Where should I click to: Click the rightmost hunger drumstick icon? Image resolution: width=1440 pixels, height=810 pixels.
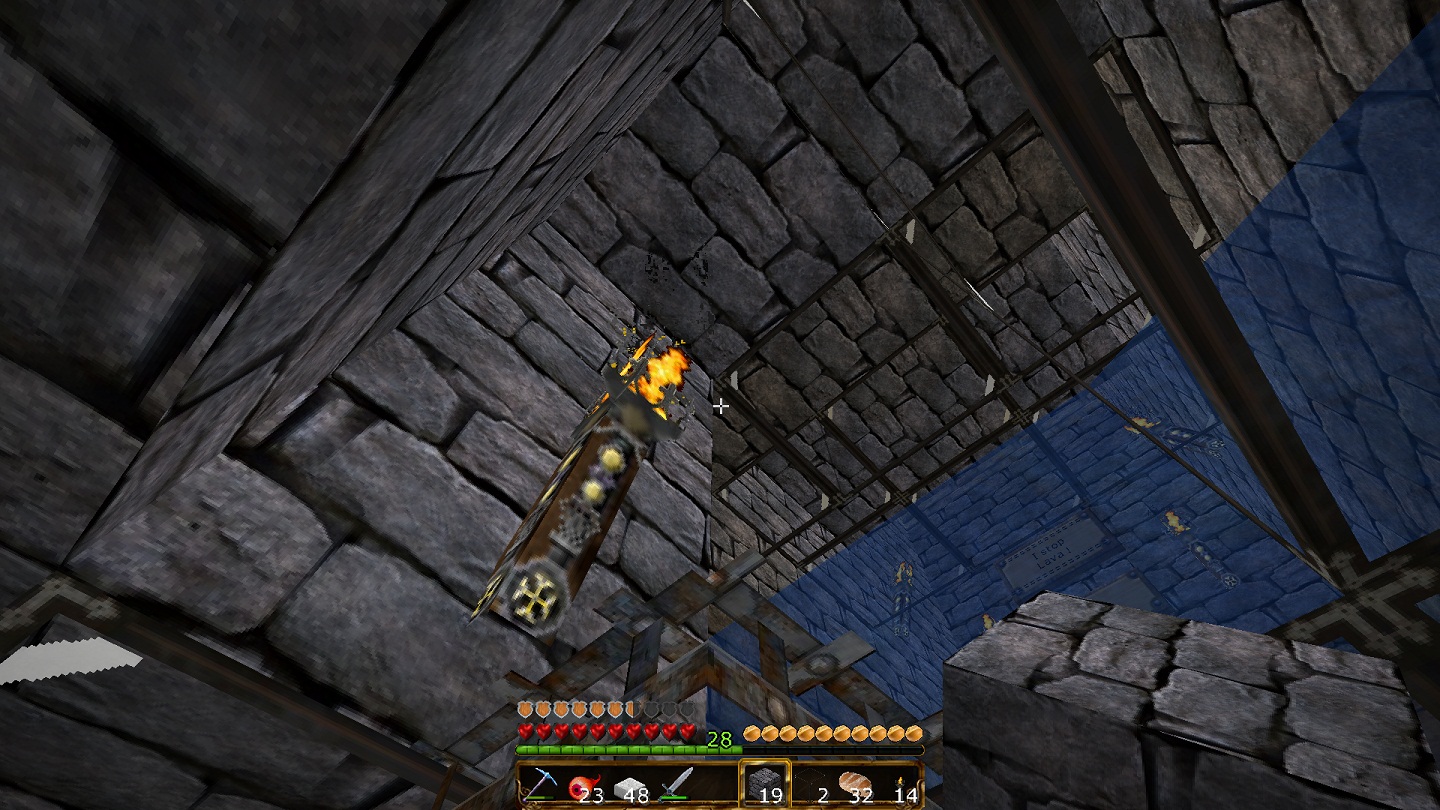pyautogui.click(x=912, y=734)
